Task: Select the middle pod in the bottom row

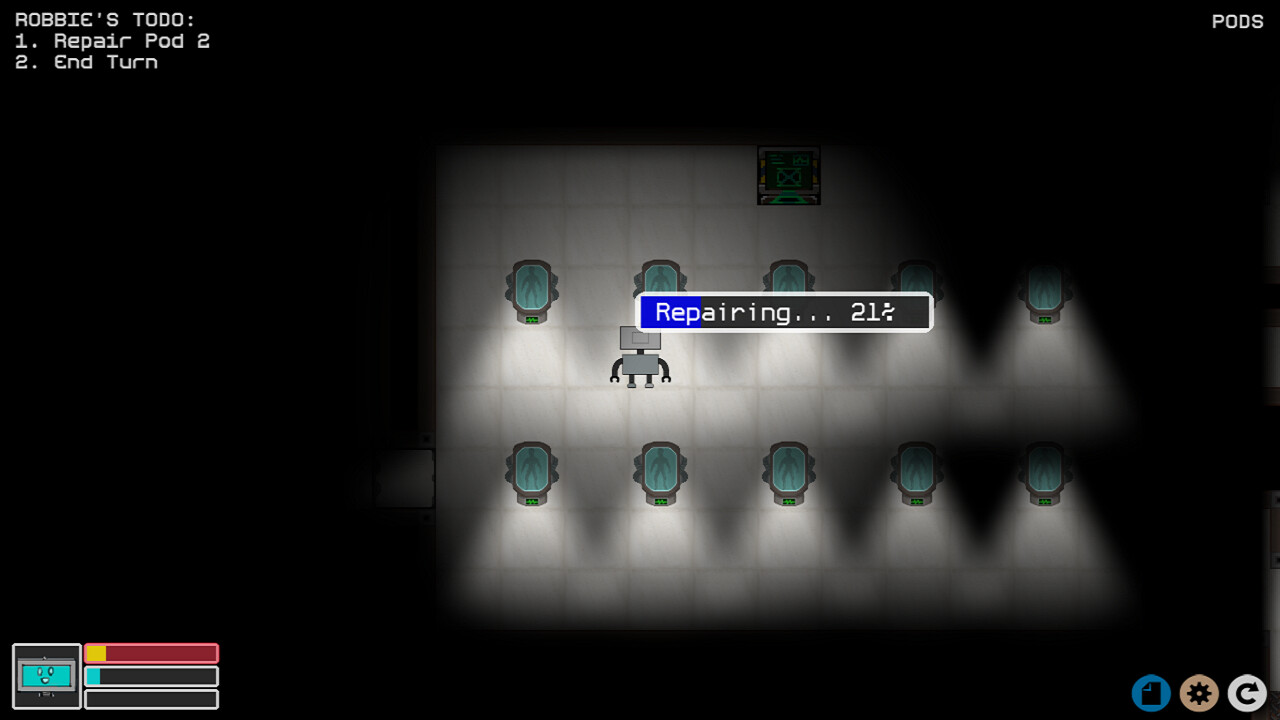Action: click(788, 470)
